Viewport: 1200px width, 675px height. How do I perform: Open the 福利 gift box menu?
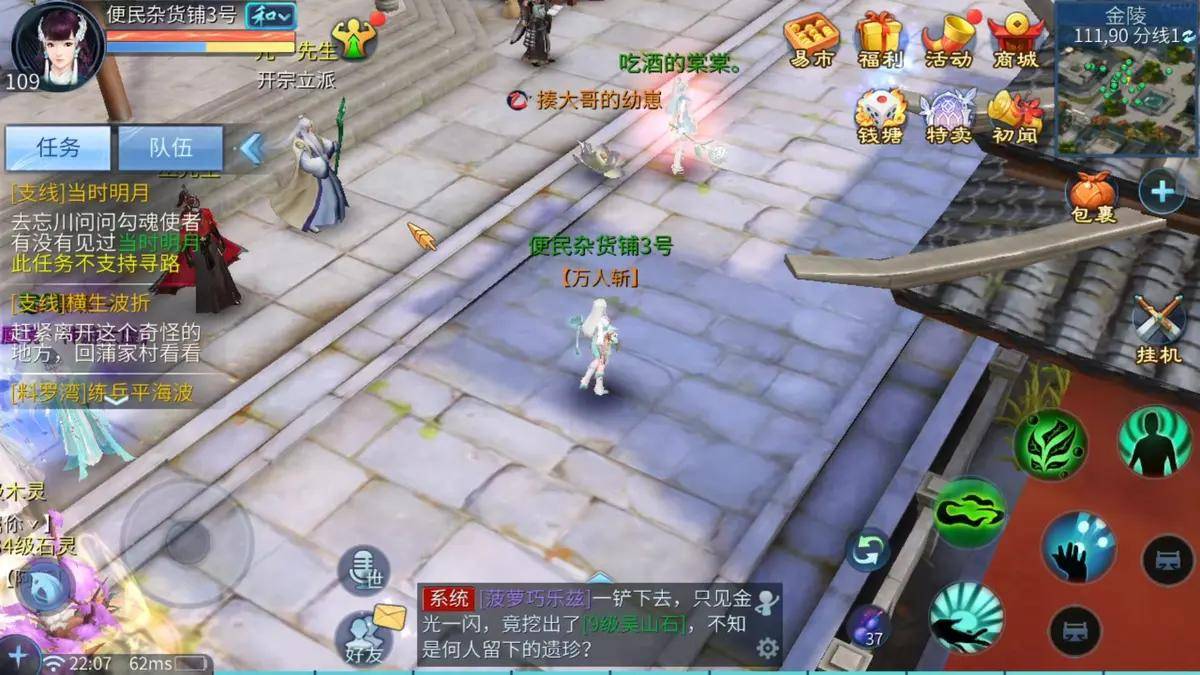(880, 40)
